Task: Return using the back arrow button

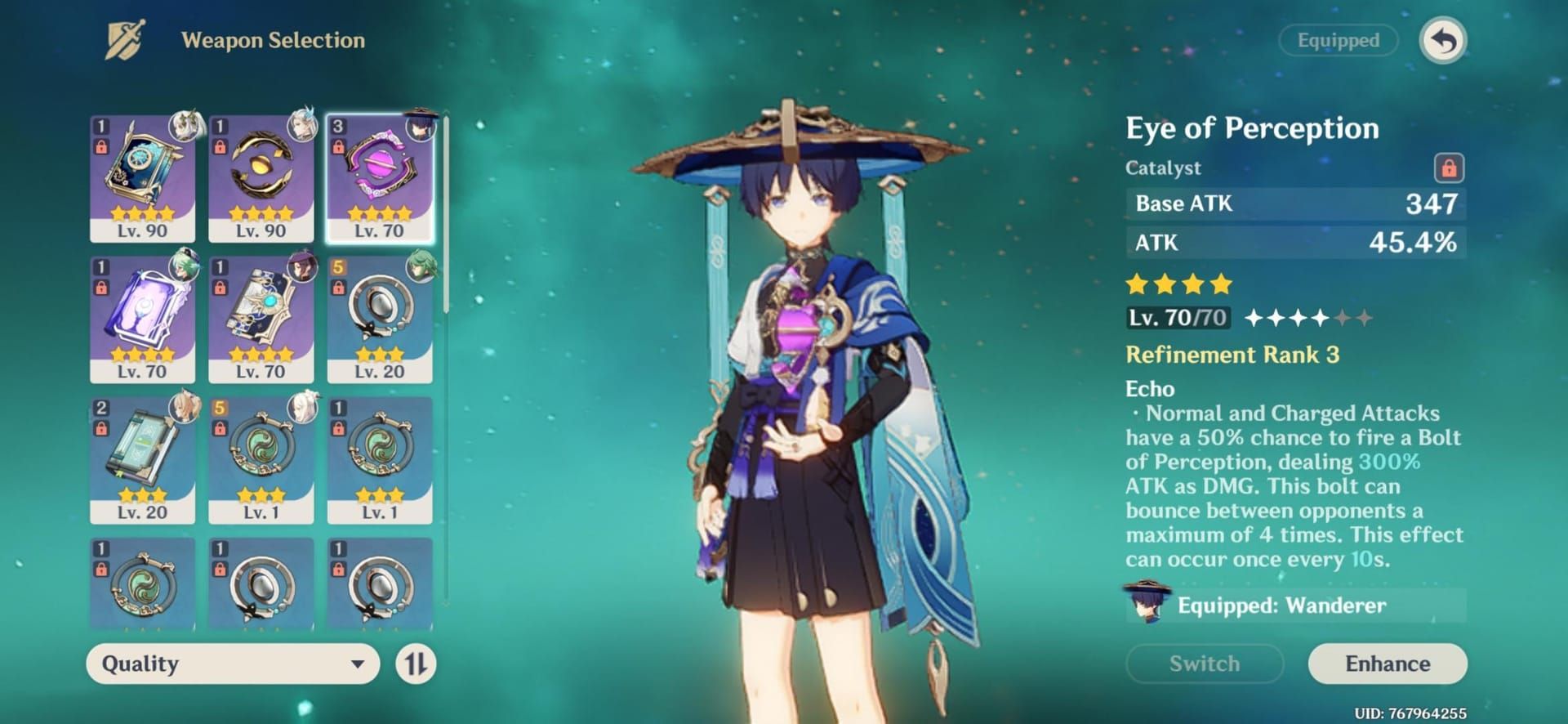Action: (1443, 40)
